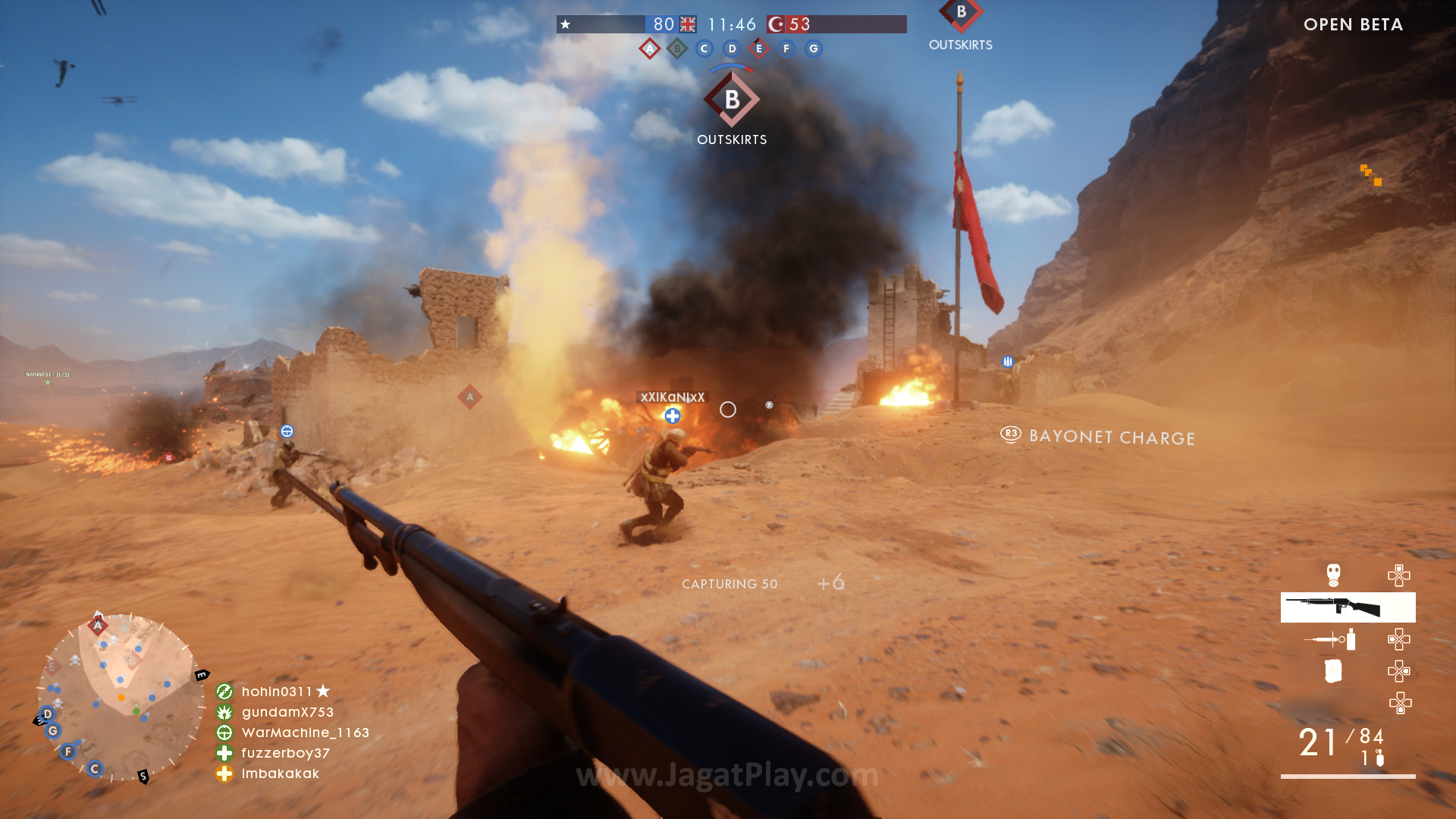1456x819 pixels.
Task: Click the xXIKaNIxX teammate medic marker
Action: [x=673, y=416]
